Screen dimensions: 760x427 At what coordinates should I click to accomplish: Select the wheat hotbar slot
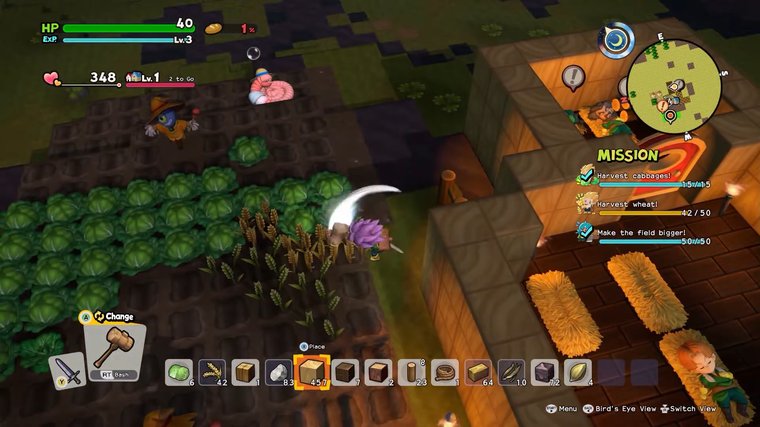click(x=212, y=373)
